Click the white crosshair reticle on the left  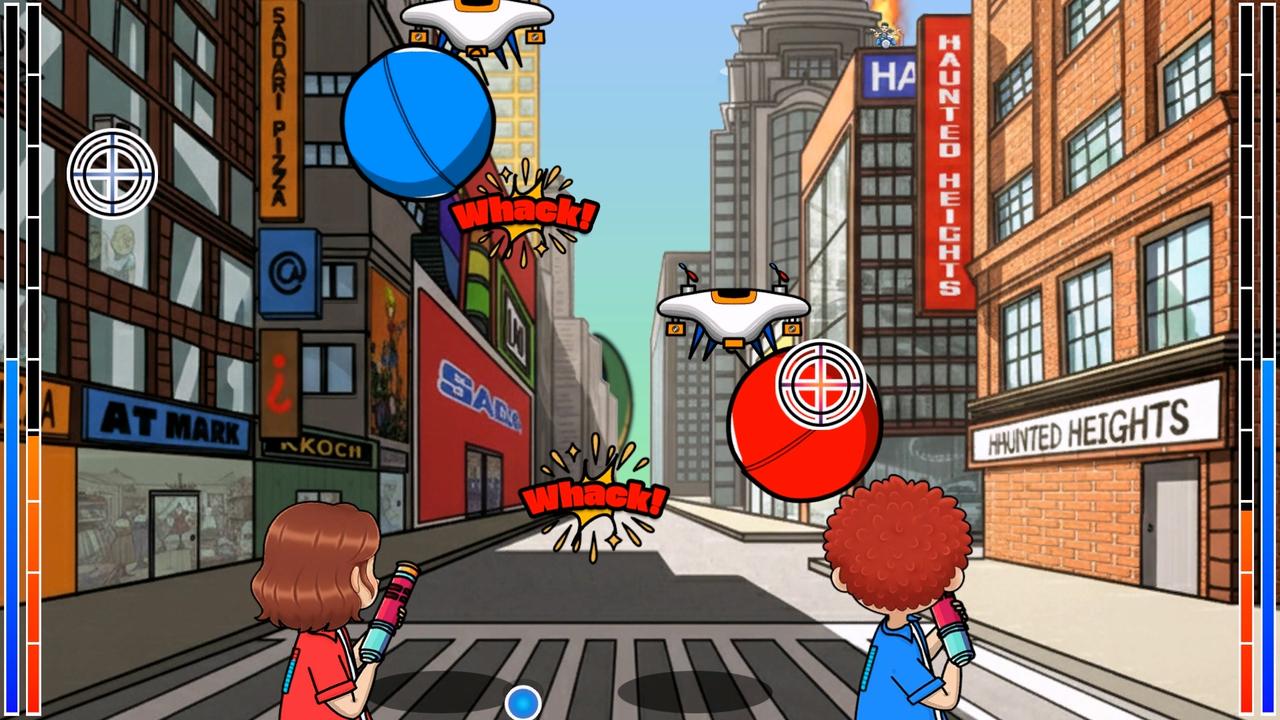112,174
